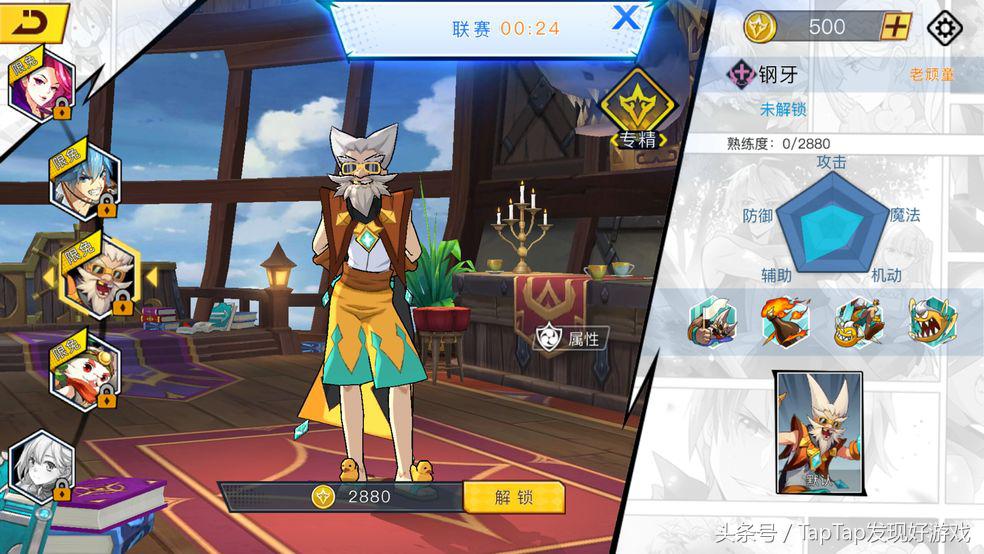The height and width of the screenshot is (554, 984).
Task: View the toothy monster skill icon
Action: 932,322
